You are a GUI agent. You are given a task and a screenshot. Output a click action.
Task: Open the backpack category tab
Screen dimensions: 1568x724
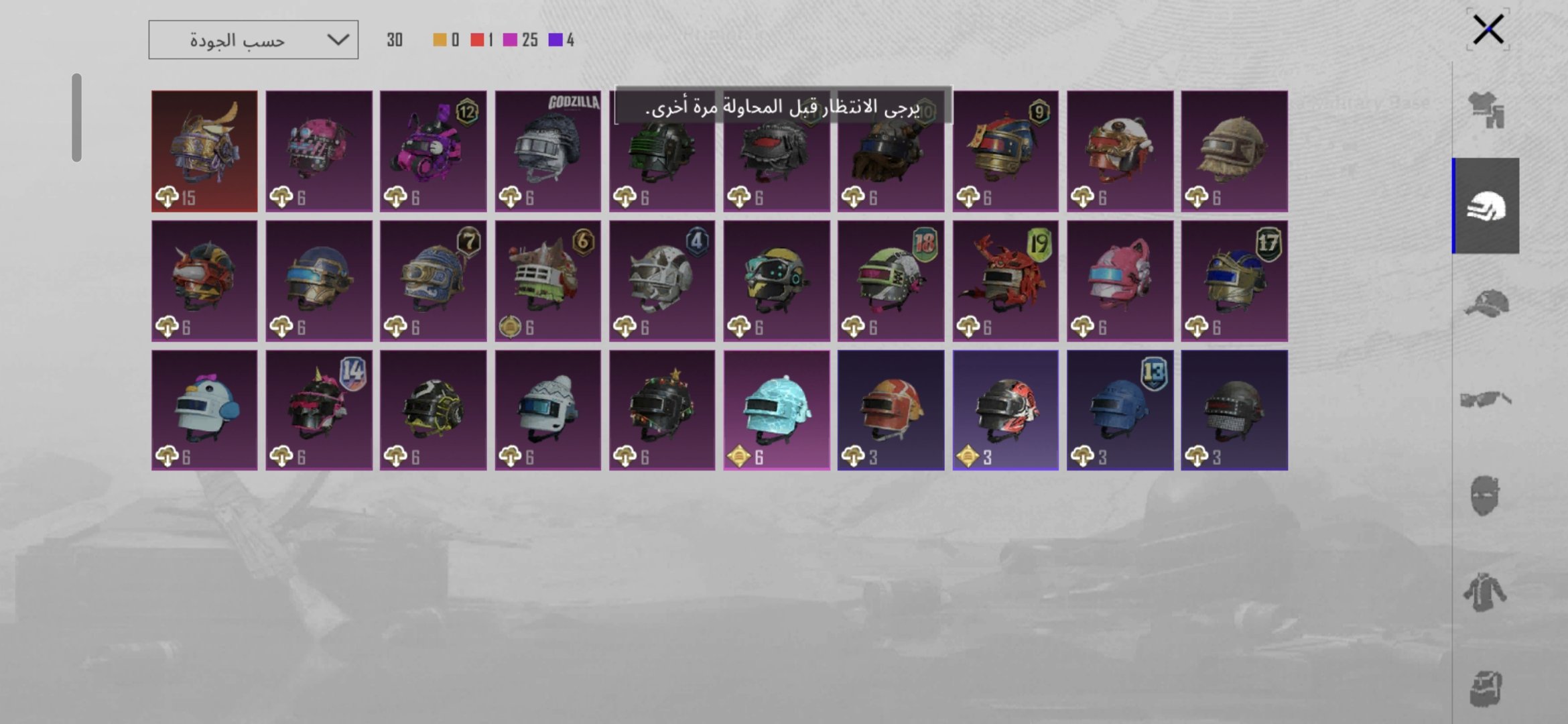coord(1486,688)
